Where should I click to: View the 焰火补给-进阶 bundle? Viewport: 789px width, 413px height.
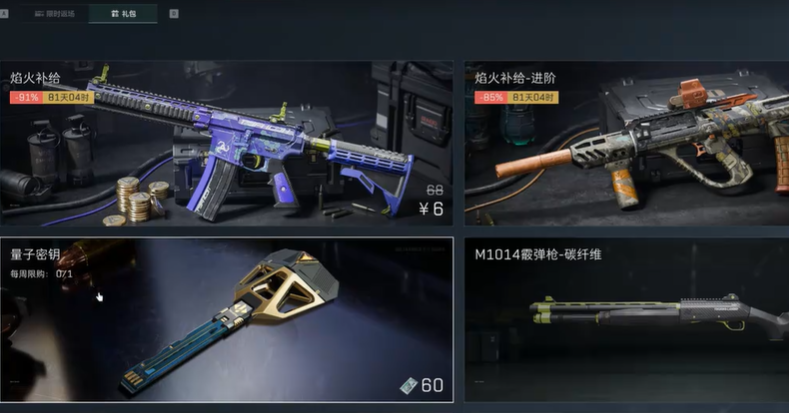[x=626, y=143]
